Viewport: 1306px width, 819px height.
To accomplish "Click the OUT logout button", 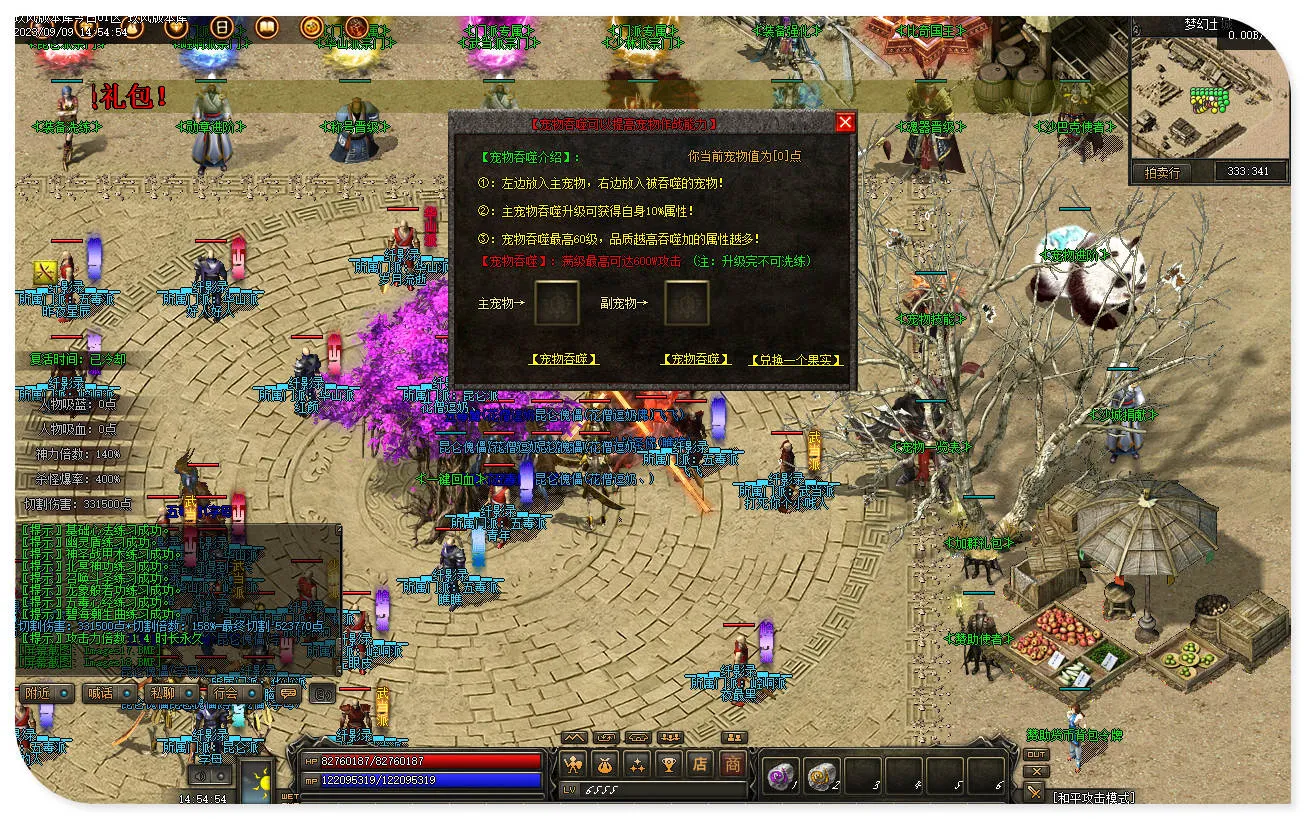I will coord(1036,754).
